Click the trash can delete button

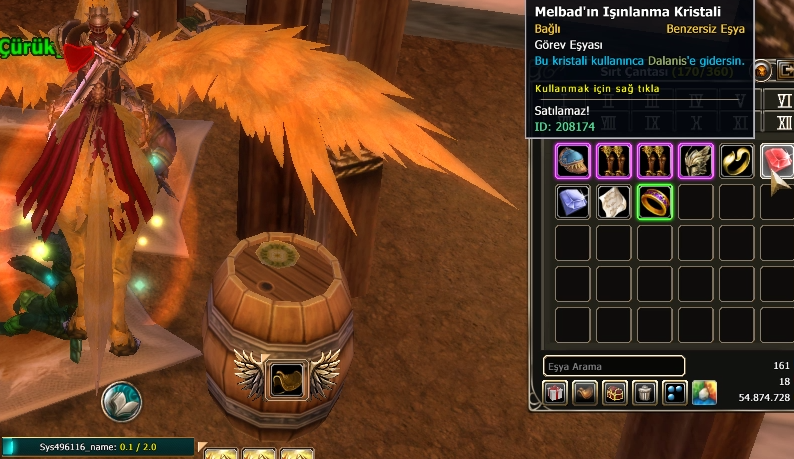[645, 392]
